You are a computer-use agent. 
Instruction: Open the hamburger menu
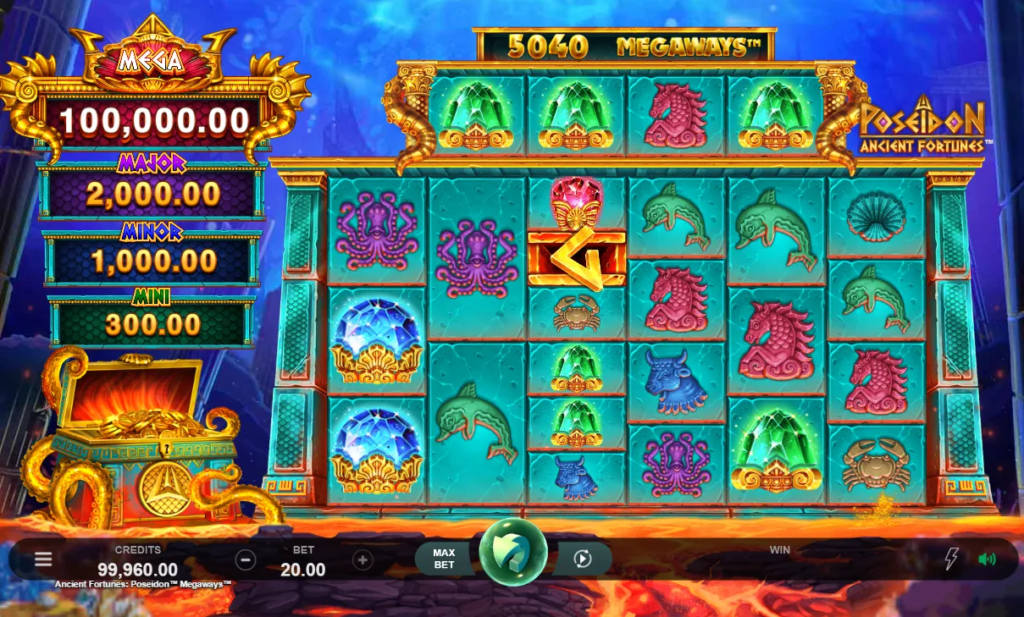coord(43,559)
